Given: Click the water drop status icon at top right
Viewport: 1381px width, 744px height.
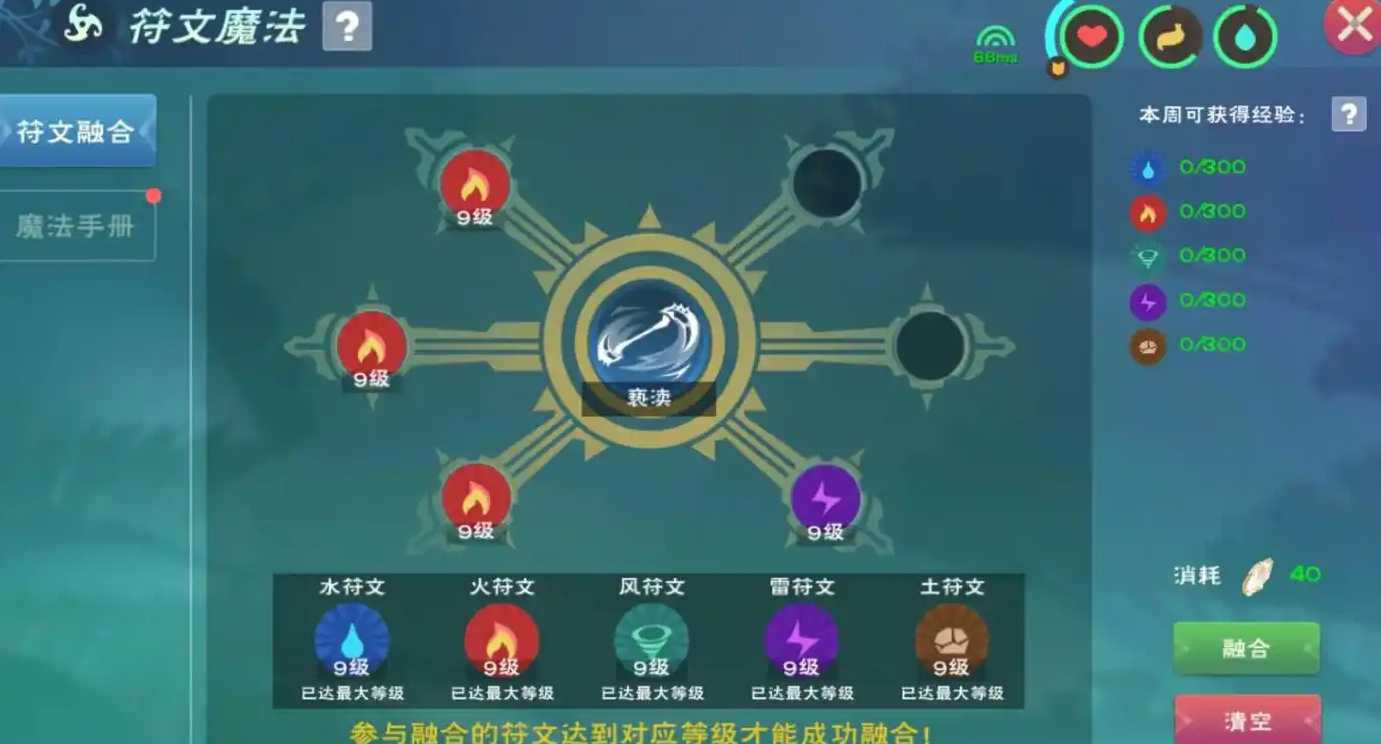Looking at the screenshot, I should click(x=1245, y=38).
